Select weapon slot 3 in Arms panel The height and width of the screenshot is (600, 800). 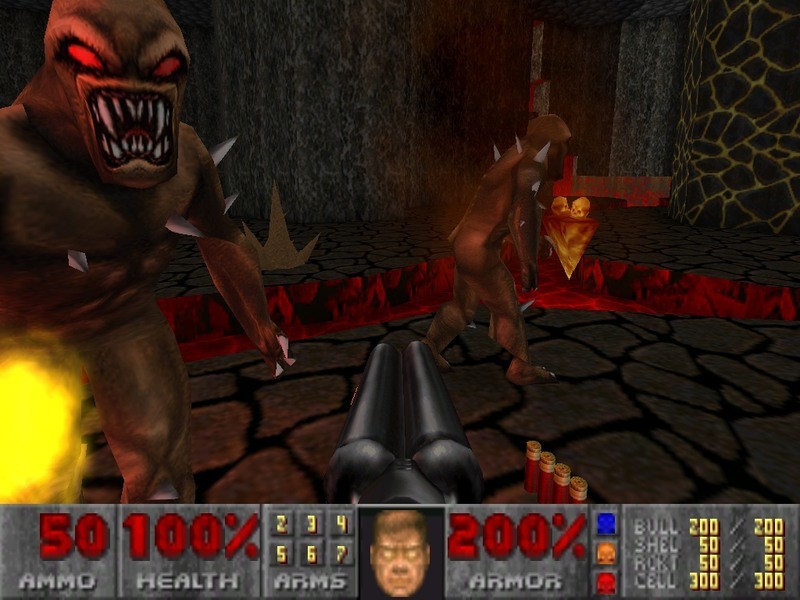click(x=312, y=524)
